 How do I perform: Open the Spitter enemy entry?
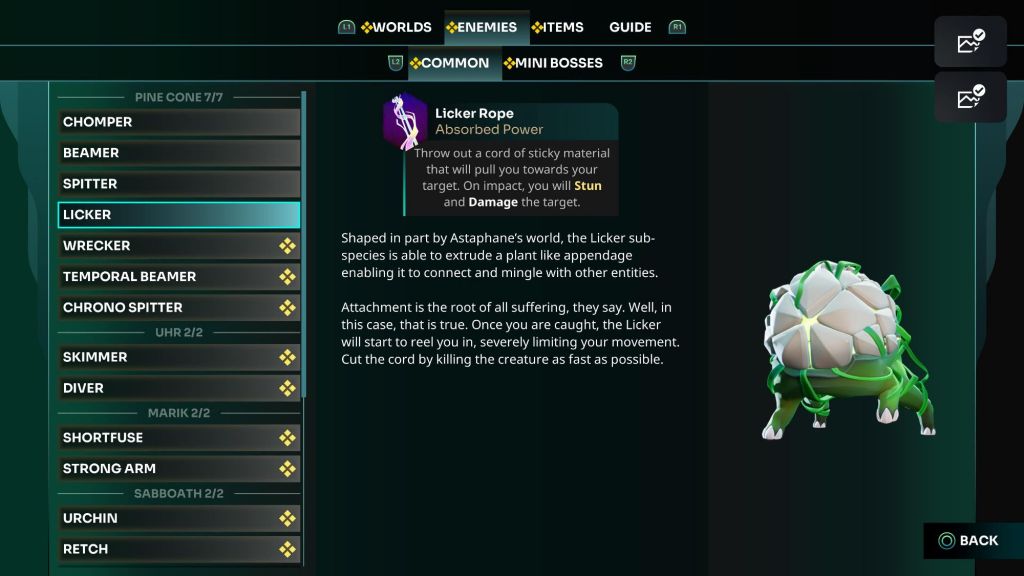[x=179, y=184]
